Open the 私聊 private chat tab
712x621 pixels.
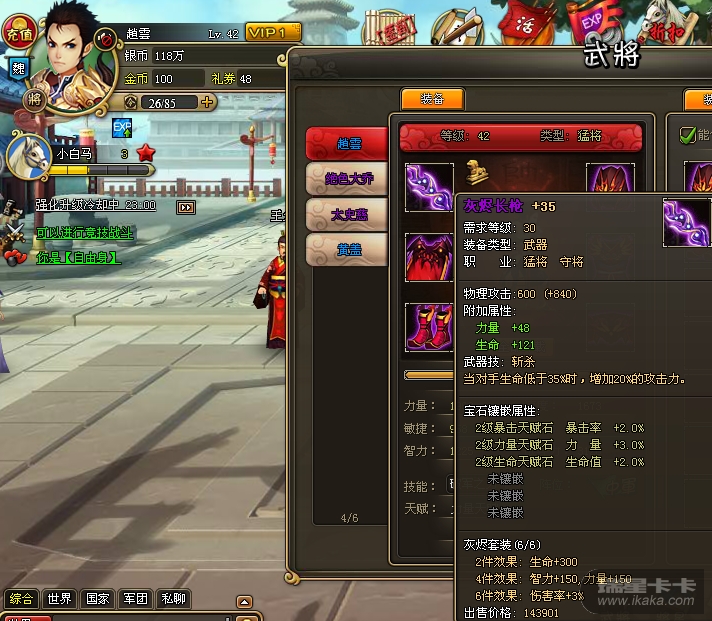click(x=173, y=599)
